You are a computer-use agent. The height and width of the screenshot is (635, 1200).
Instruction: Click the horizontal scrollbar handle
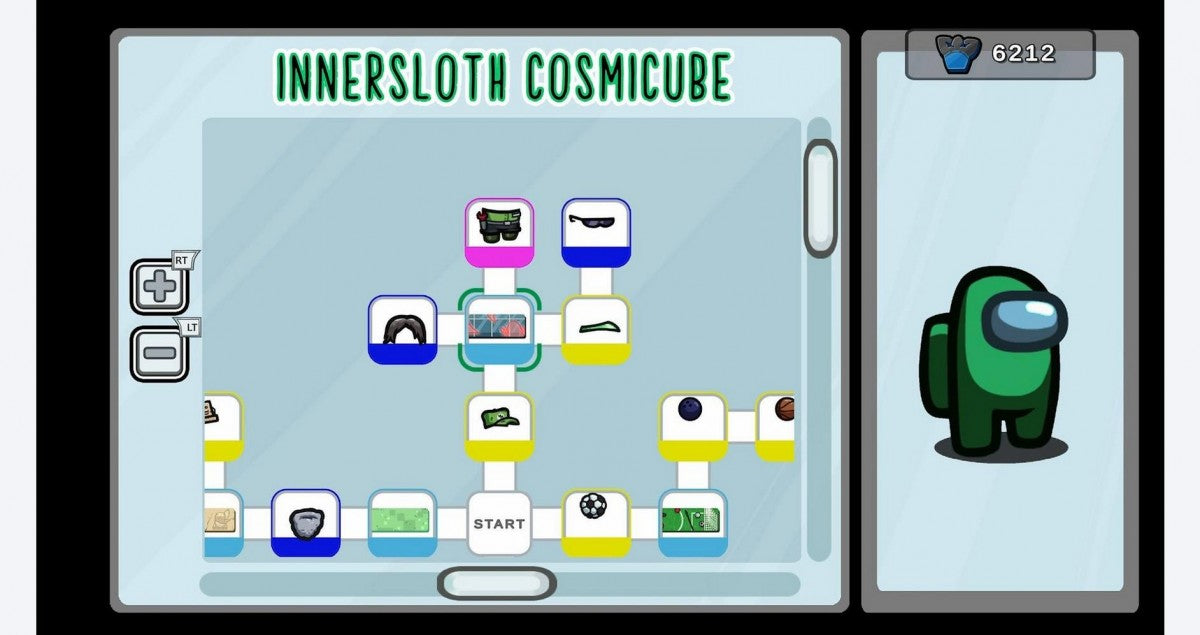click(497, 583)
